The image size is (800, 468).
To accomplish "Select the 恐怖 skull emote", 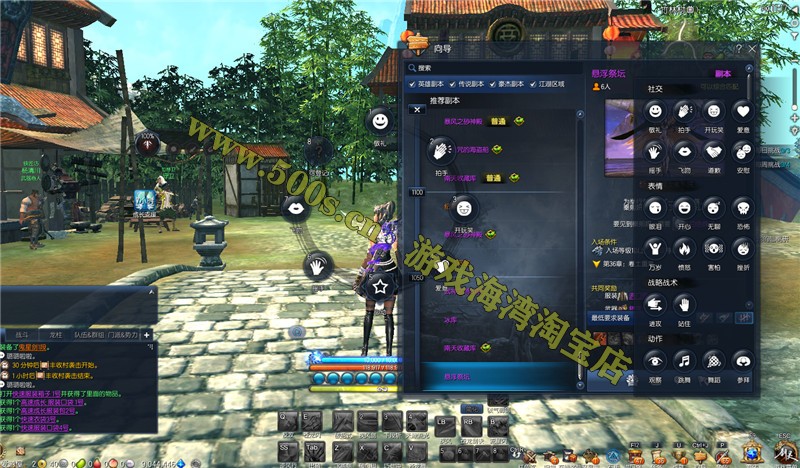I will coord(742,208).
